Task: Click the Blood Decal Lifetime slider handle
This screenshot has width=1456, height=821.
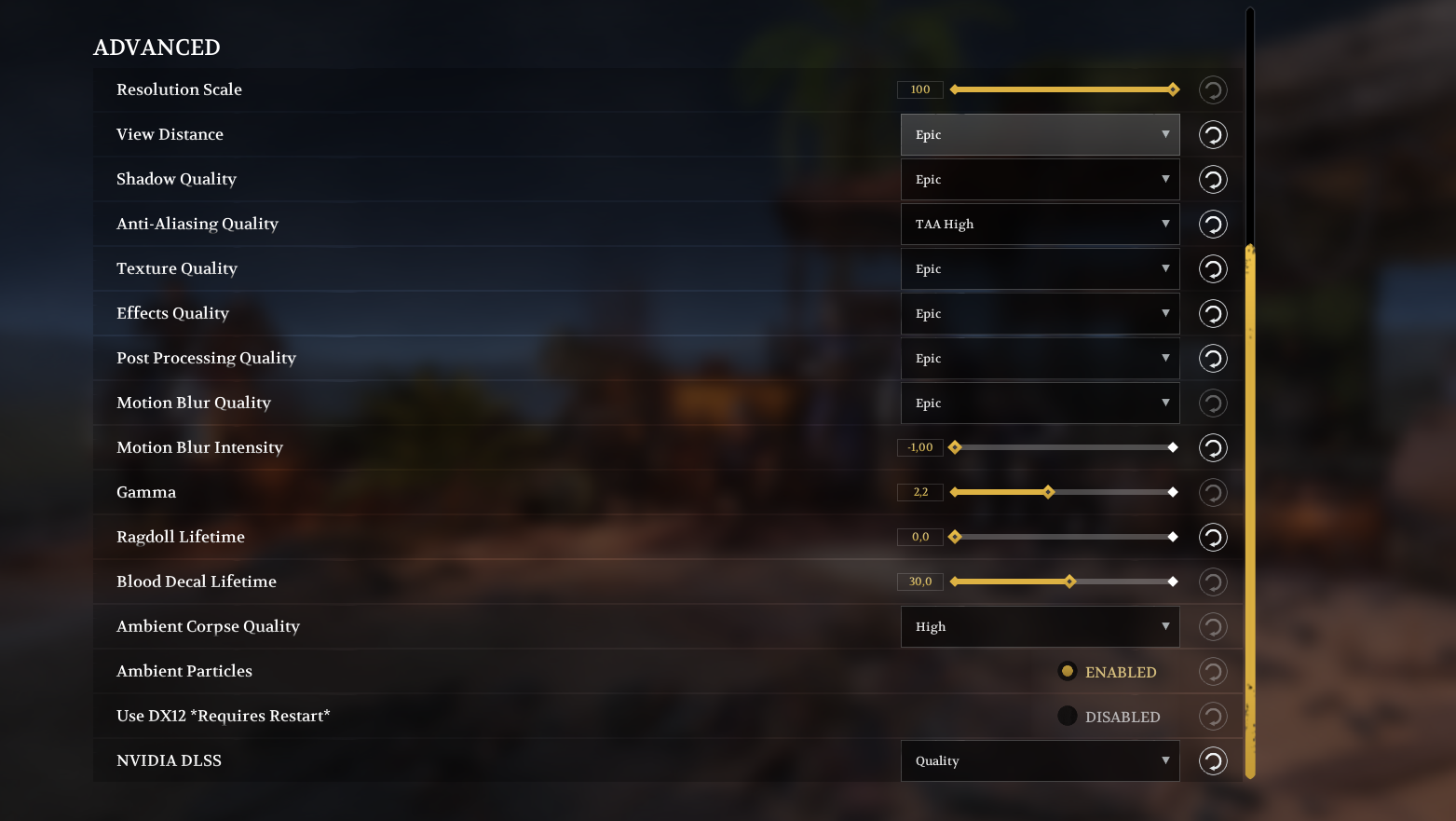Action: click(x=1070, y=582)
